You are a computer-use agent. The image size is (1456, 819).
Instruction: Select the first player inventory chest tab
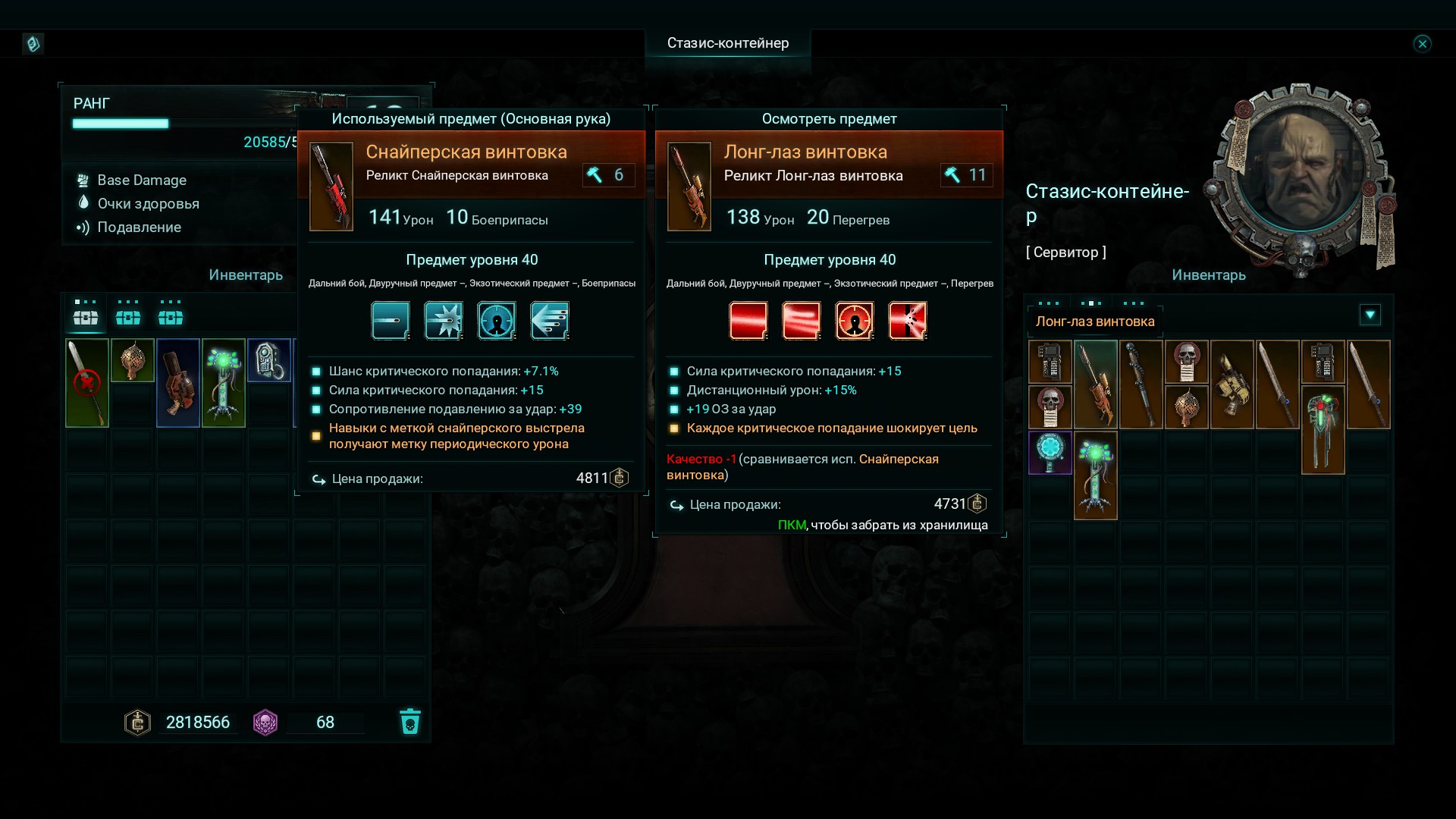[86, 316]
